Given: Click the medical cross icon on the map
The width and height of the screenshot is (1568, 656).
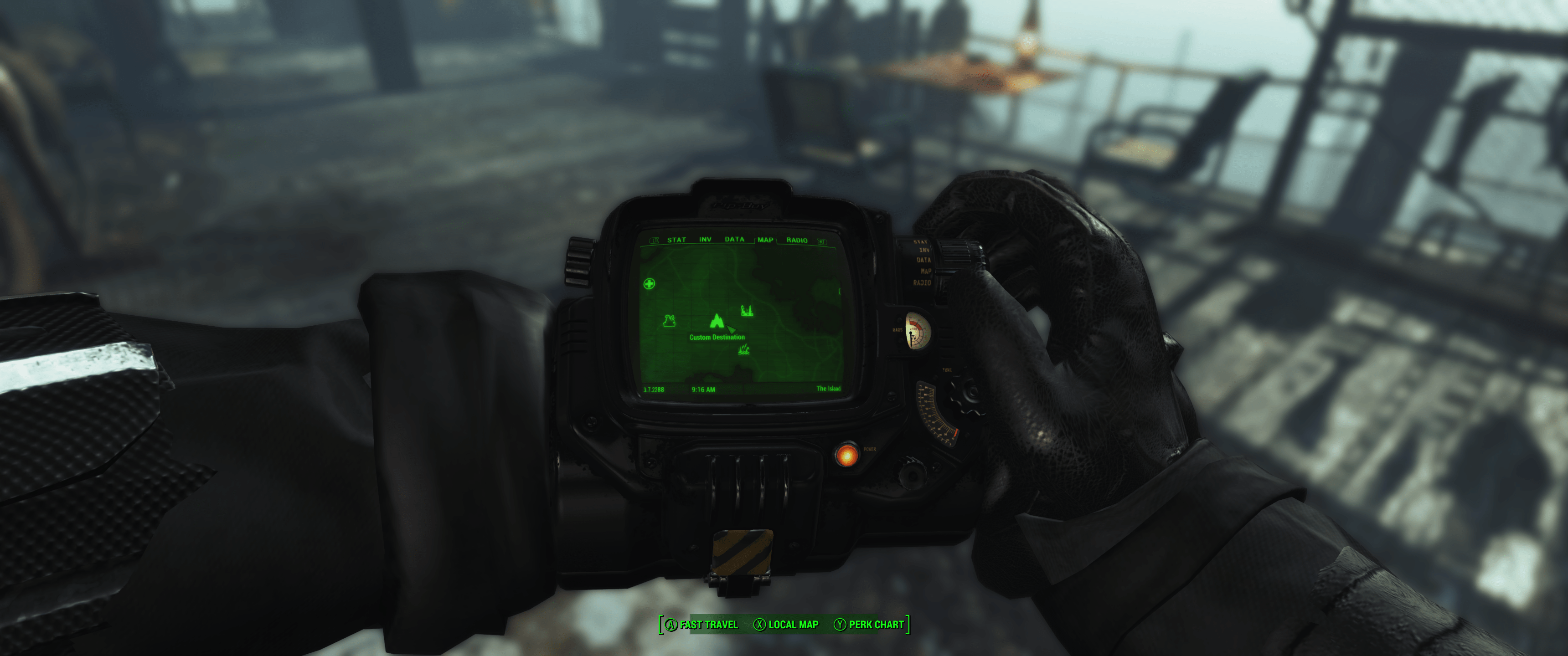Looking at the screenshot, I should coord(649,284).
